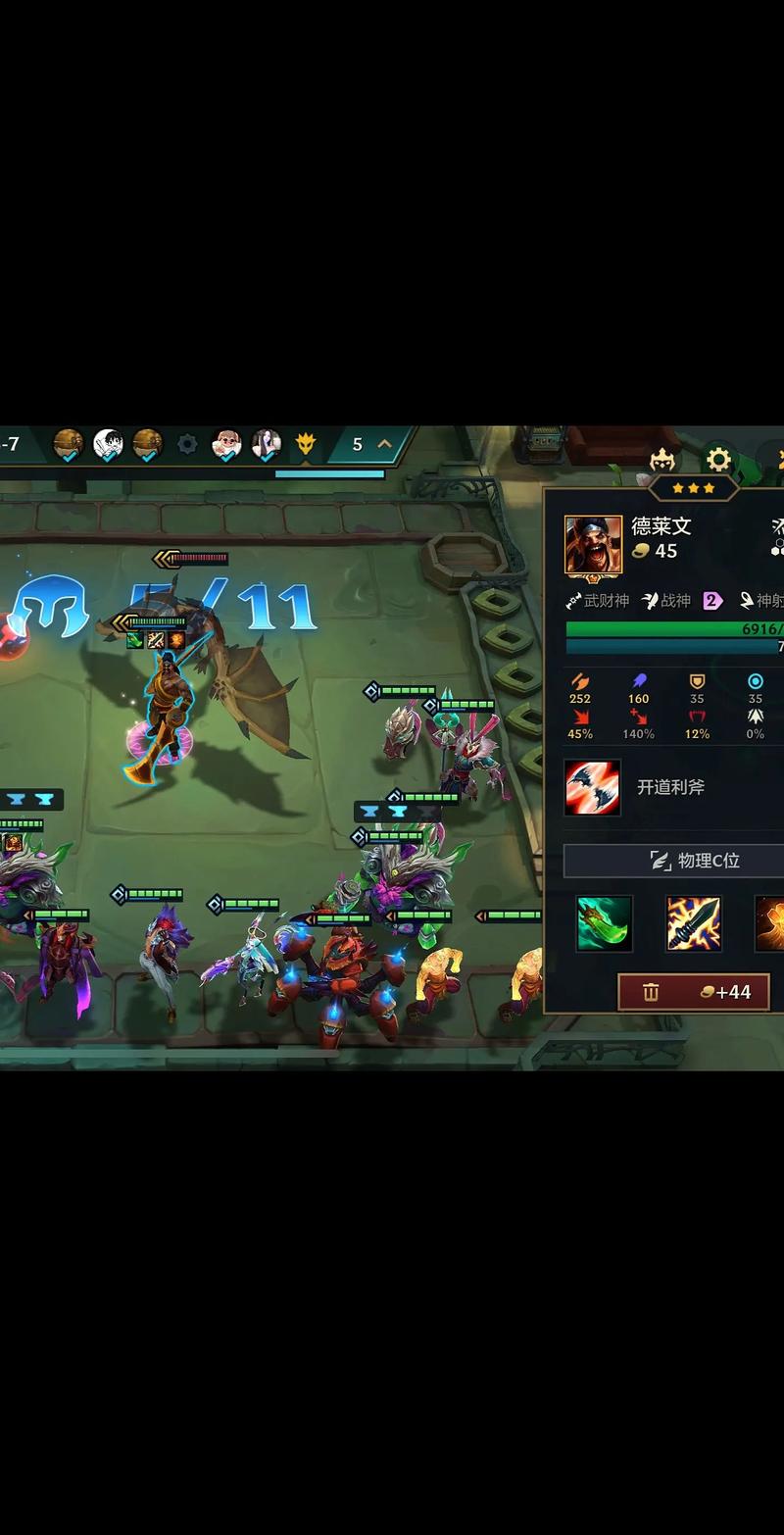
Task: Open the gear settings icon
Action: pos(718,459)
